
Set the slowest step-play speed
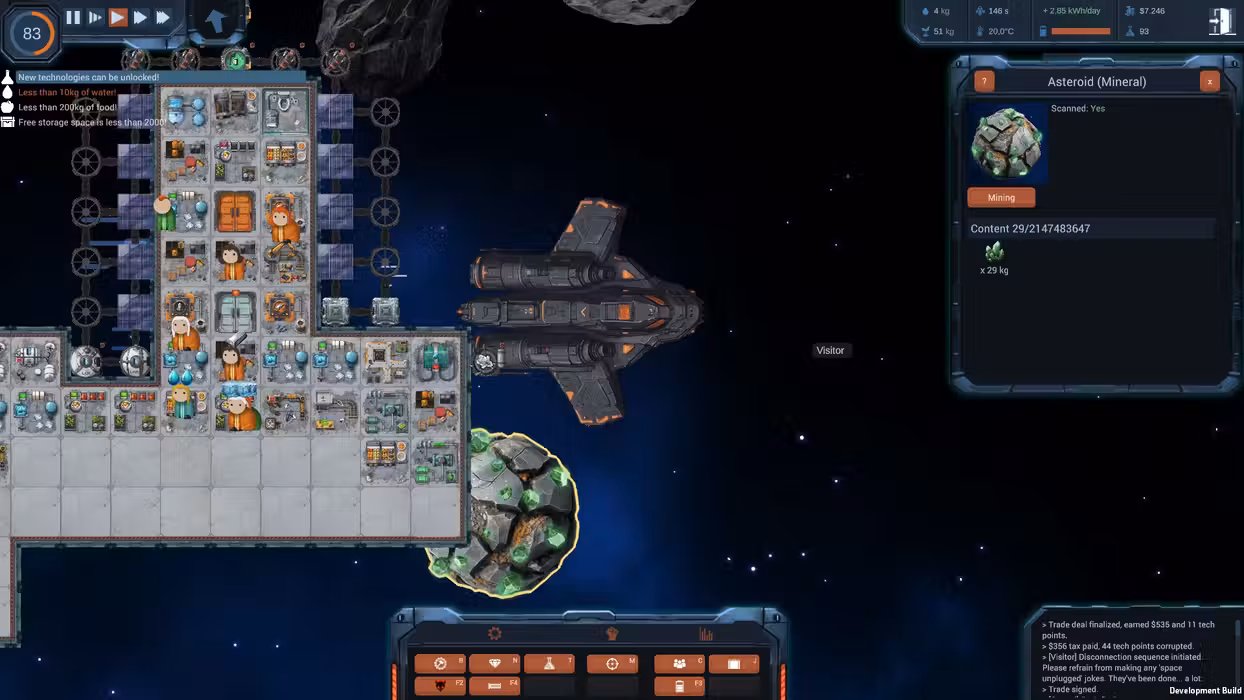pyautogui.click(x=95, y=17)
